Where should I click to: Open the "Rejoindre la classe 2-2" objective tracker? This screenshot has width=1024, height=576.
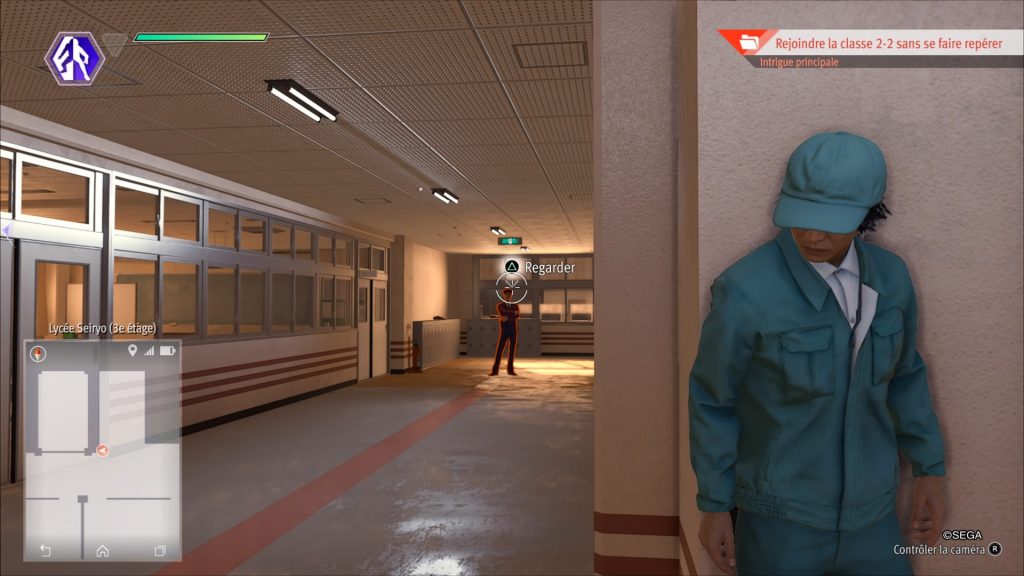click(888, 43)
